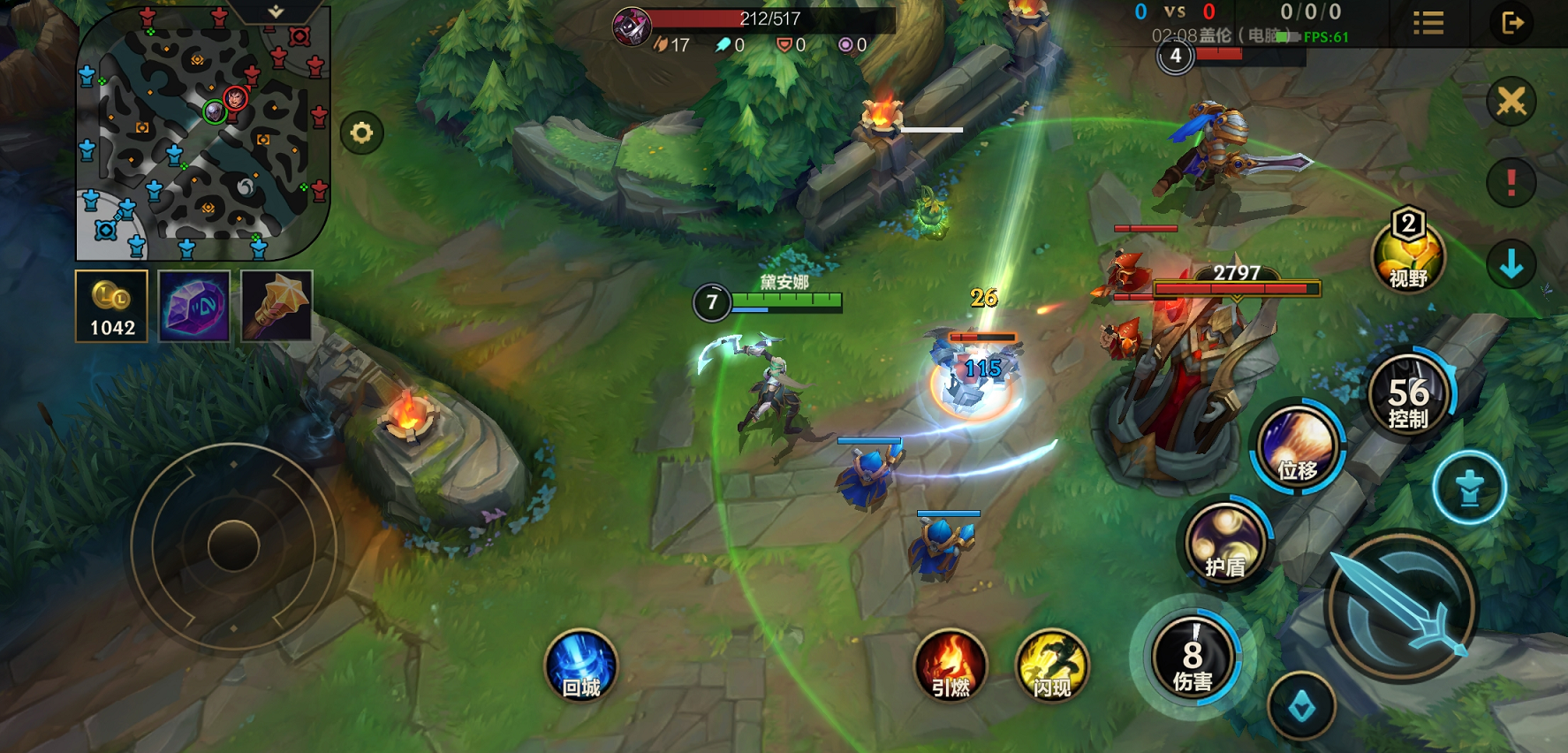Buy the suggested purple gem item
The width and height of the screenshot is (1568, 753).
coord(194,306)
